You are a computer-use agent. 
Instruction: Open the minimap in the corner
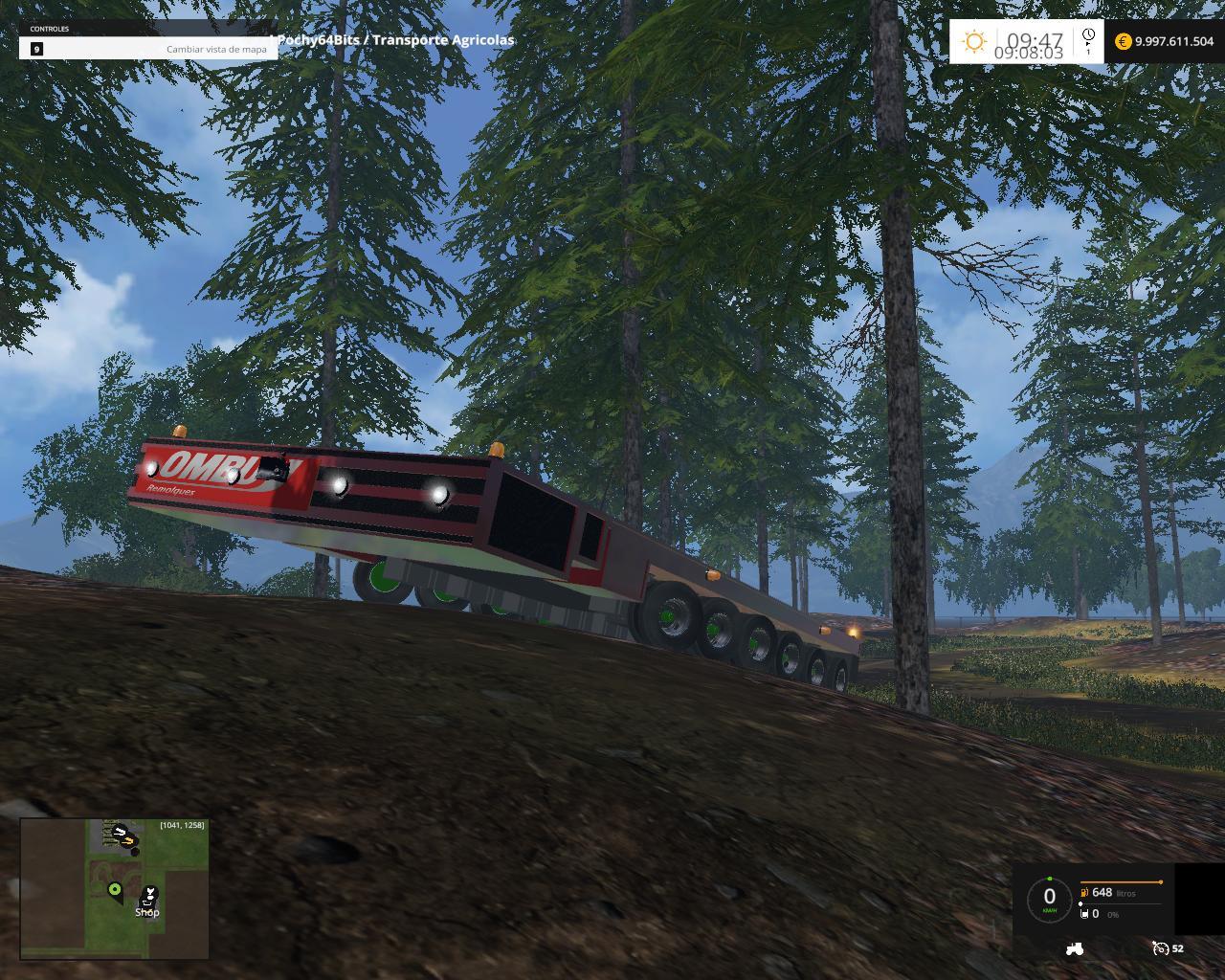coord(114,888)
